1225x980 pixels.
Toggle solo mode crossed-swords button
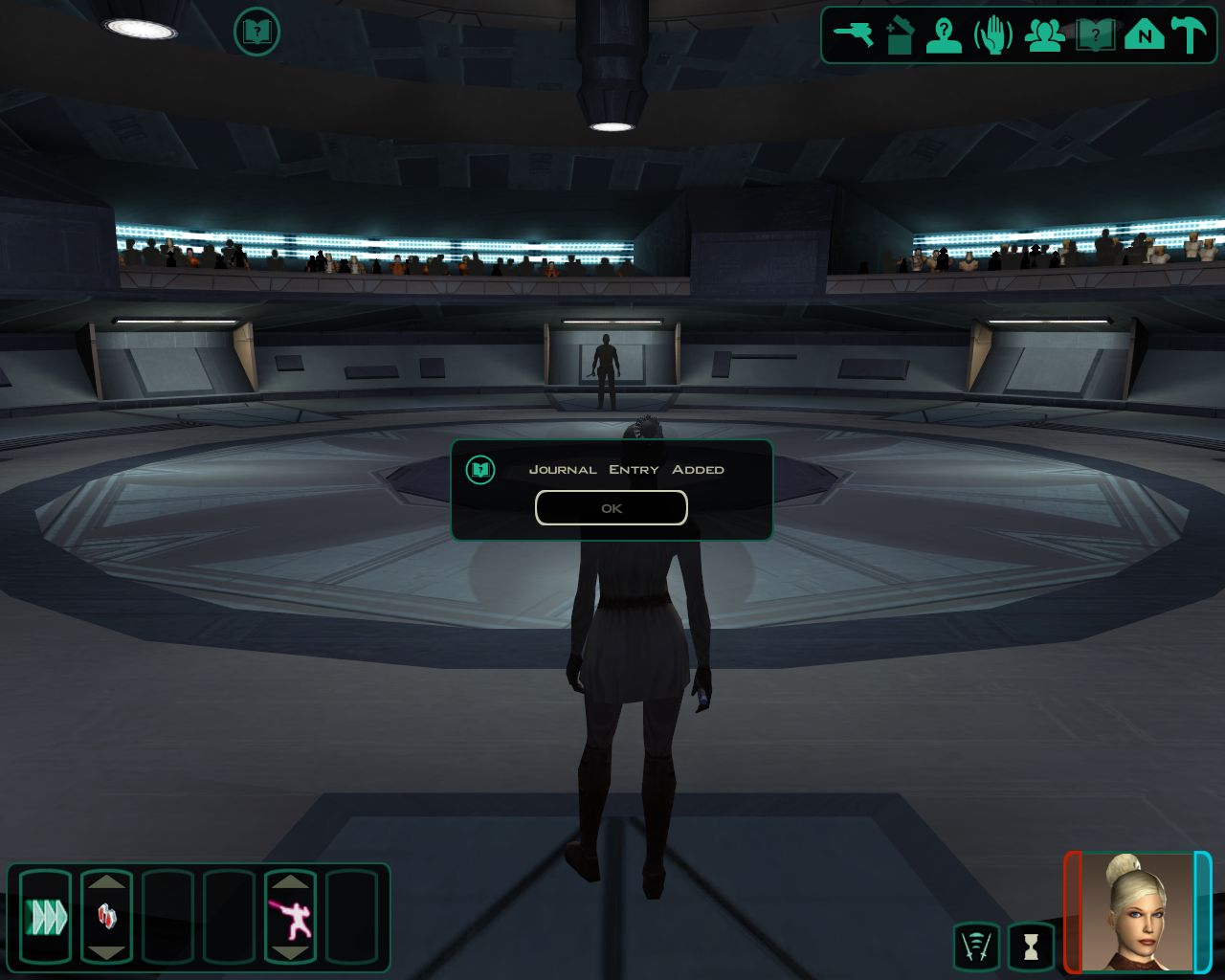coord(976,947)
